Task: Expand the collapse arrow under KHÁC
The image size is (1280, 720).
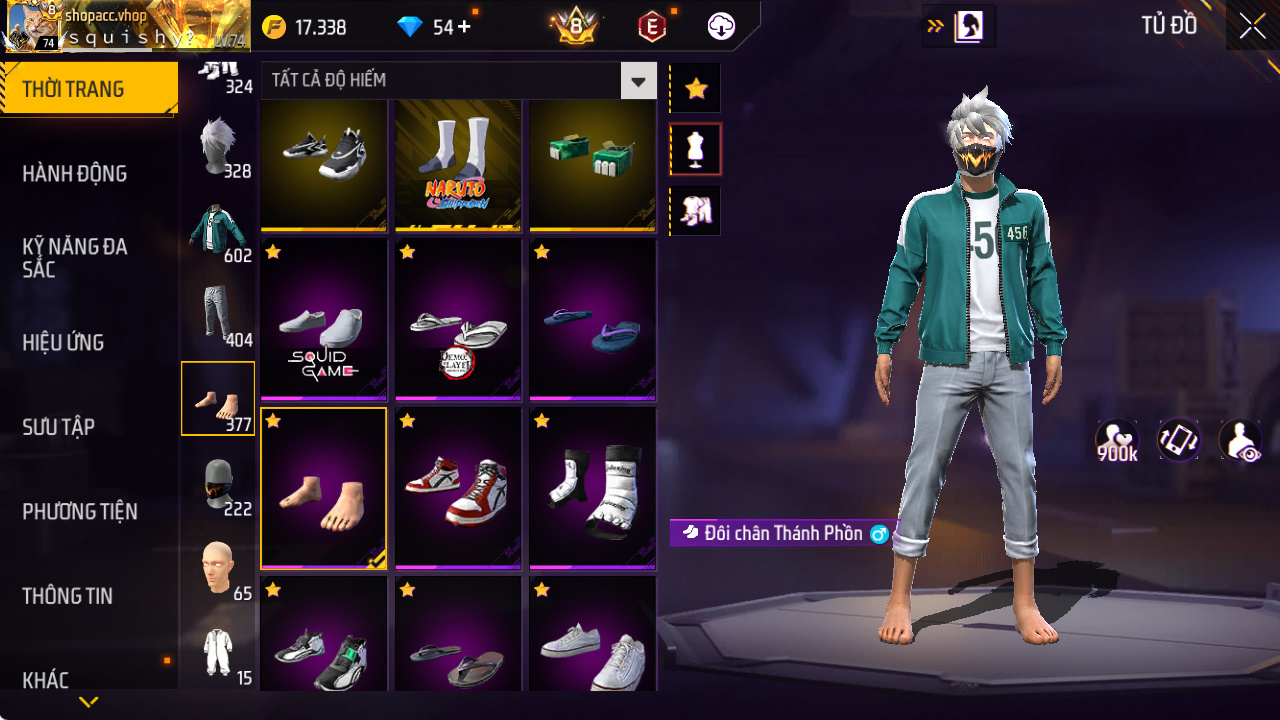Action: coord(88,703)
